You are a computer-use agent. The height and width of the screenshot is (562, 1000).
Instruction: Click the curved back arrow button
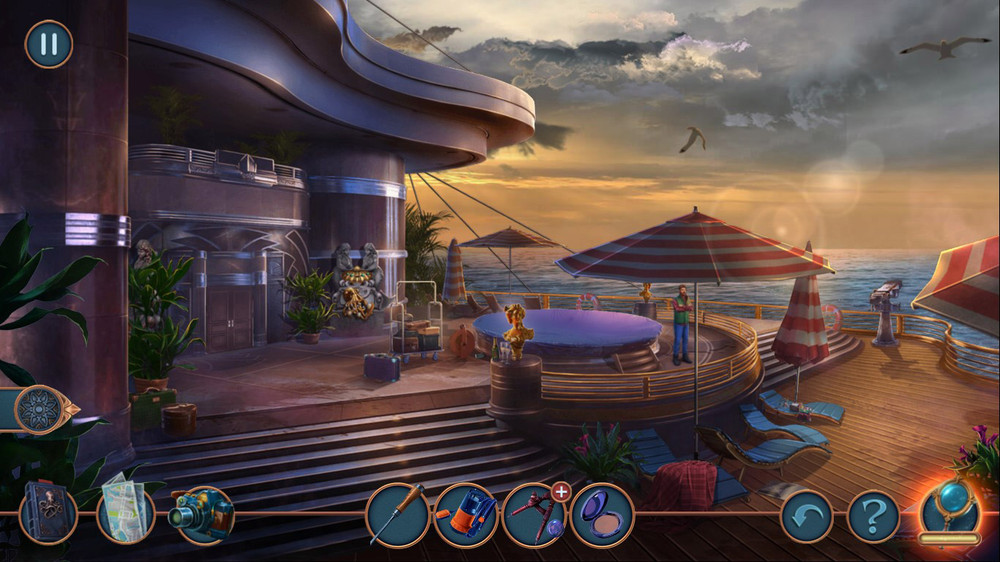click(x=806, y=516)
